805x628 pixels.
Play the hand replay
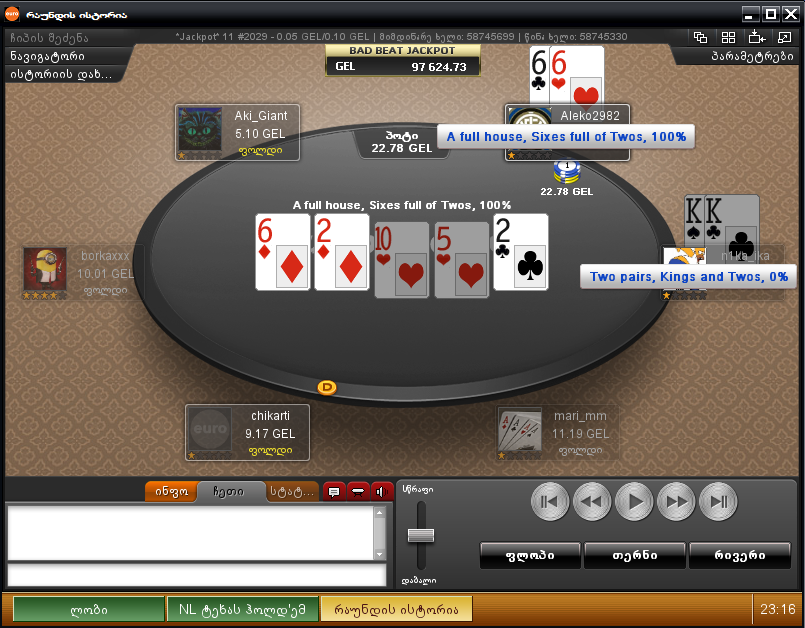[x=634, y=501]
